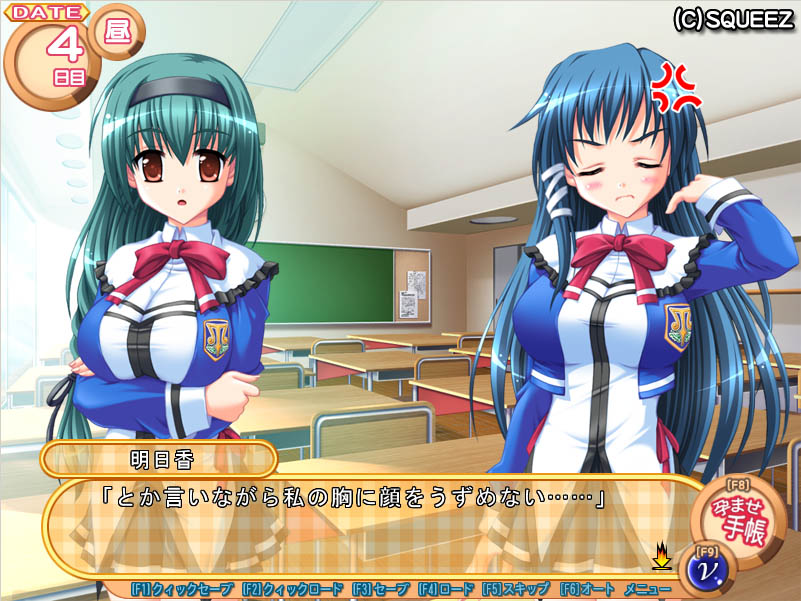This screenshot has height=601, width=801.
Task: Click the クイックセーブ quick save button
Action: tap(182, 589)
